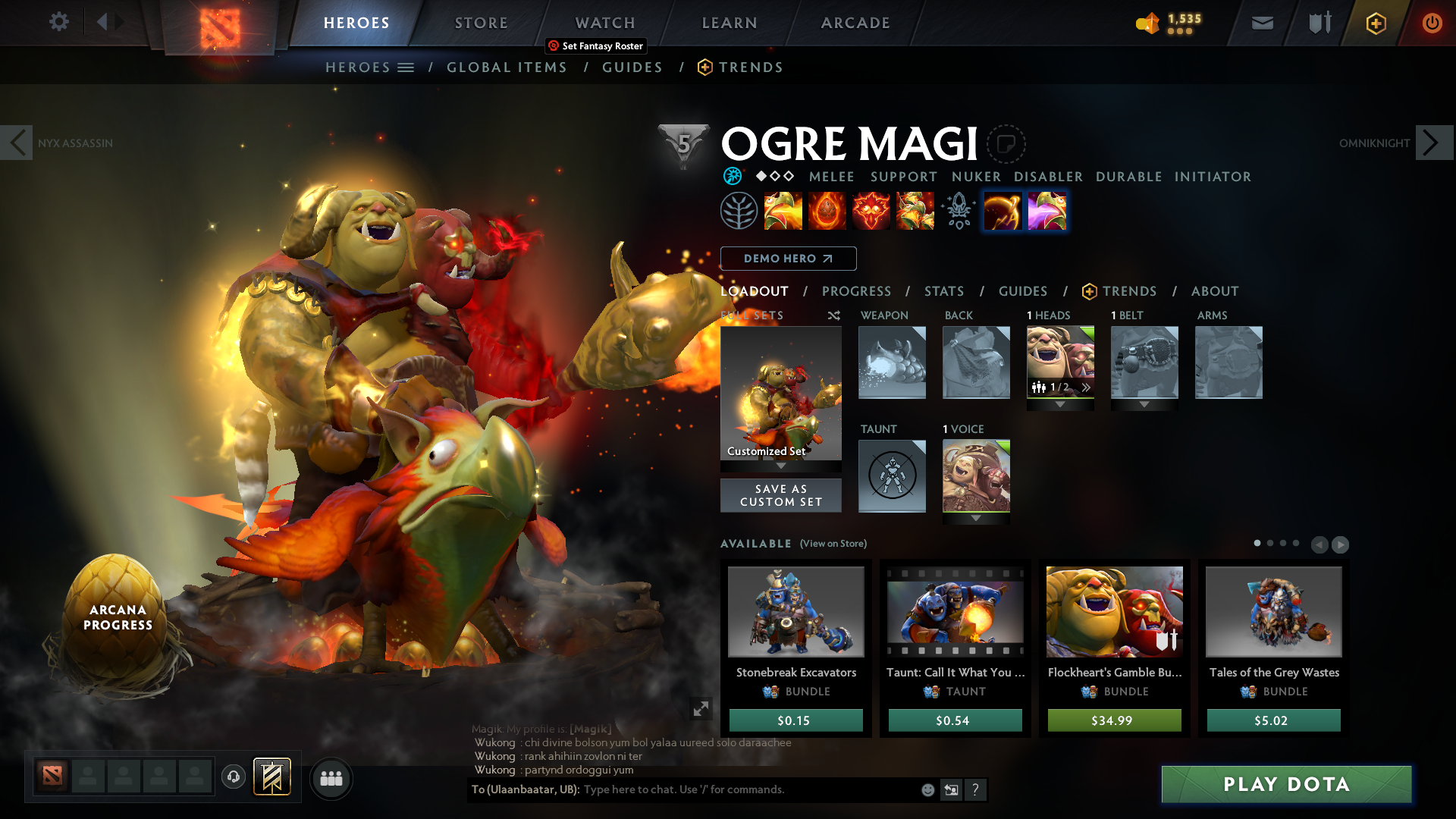Open the emoticon picker in chat

927,789
